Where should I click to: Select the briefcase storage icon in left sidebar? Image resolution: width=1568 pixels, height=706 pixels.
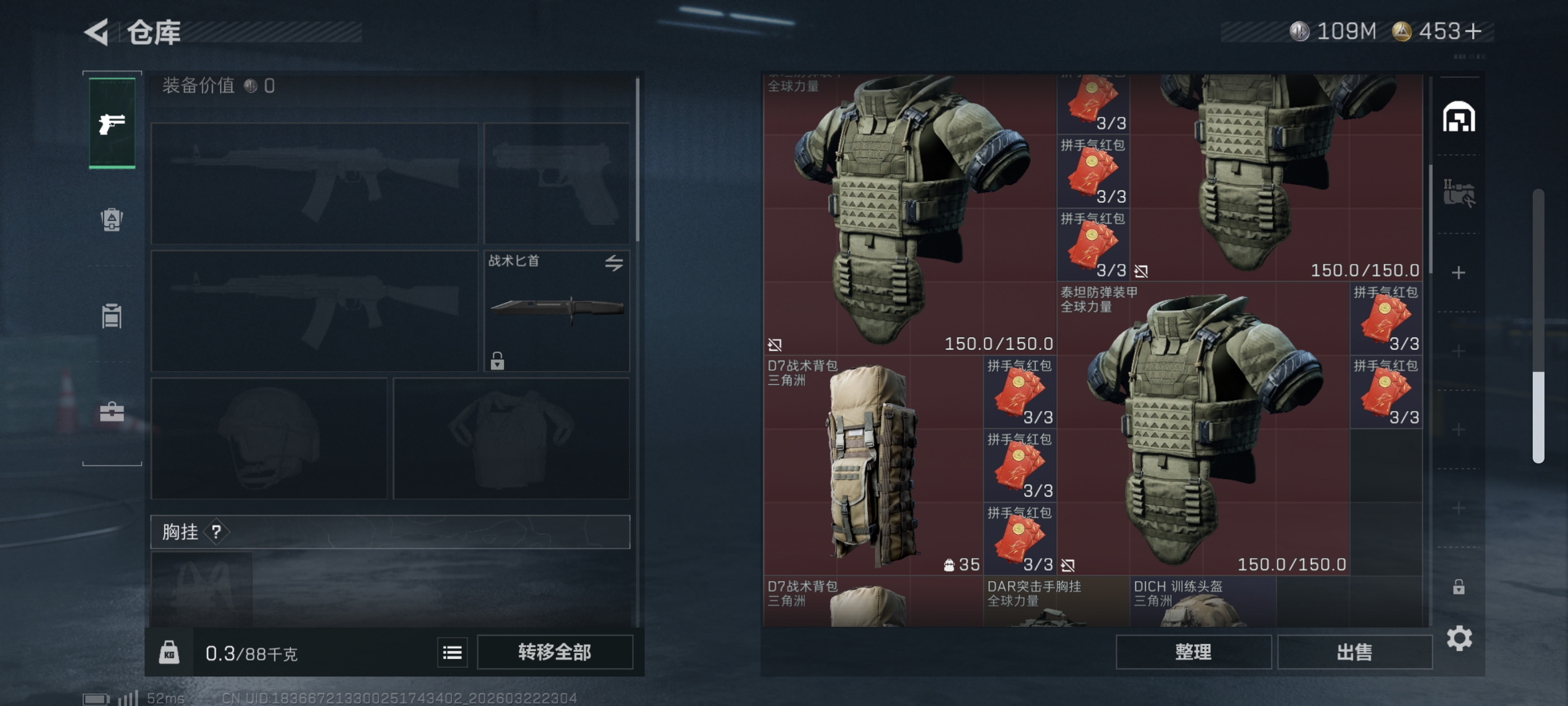[111, 413]
